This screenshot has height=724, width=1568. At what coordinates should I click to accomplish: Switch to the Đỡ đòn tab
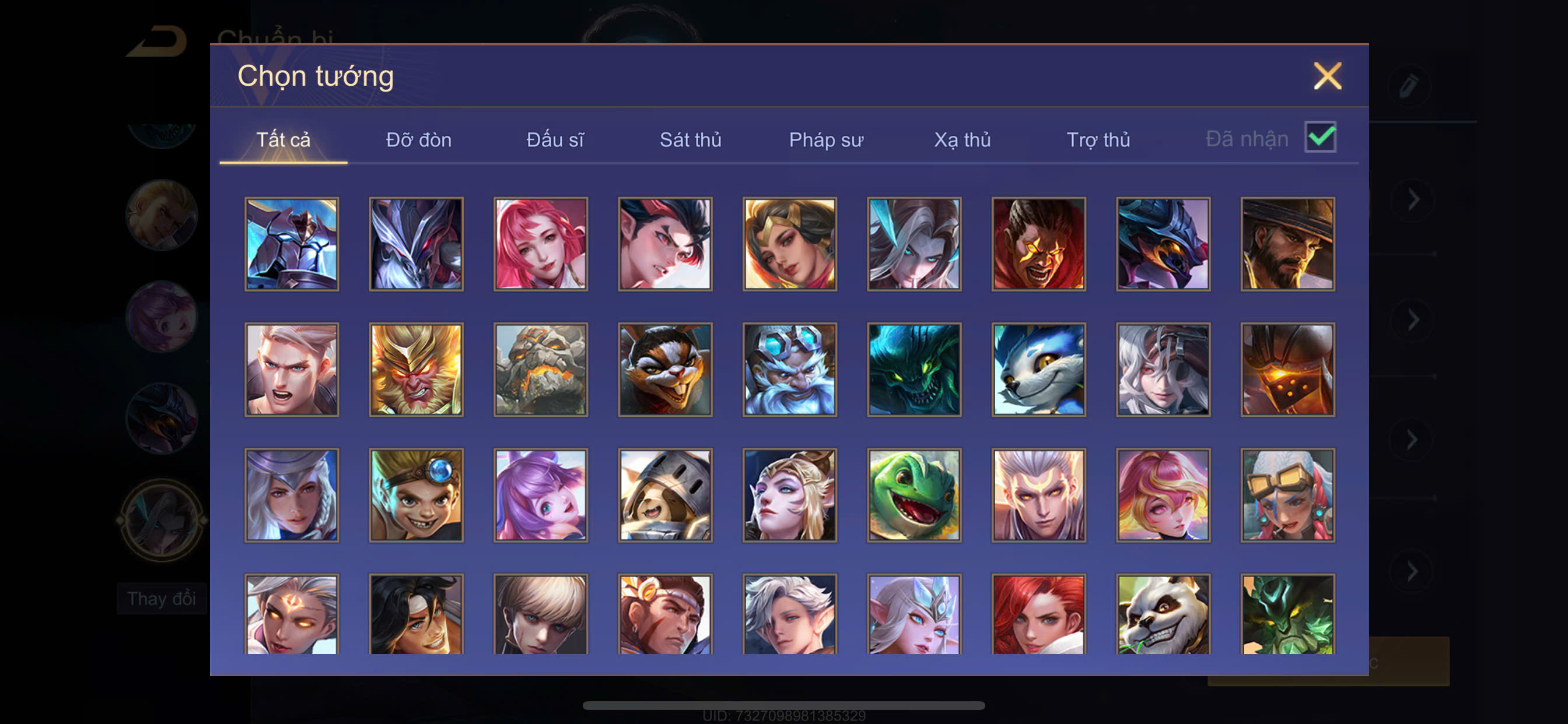[418, 140]
